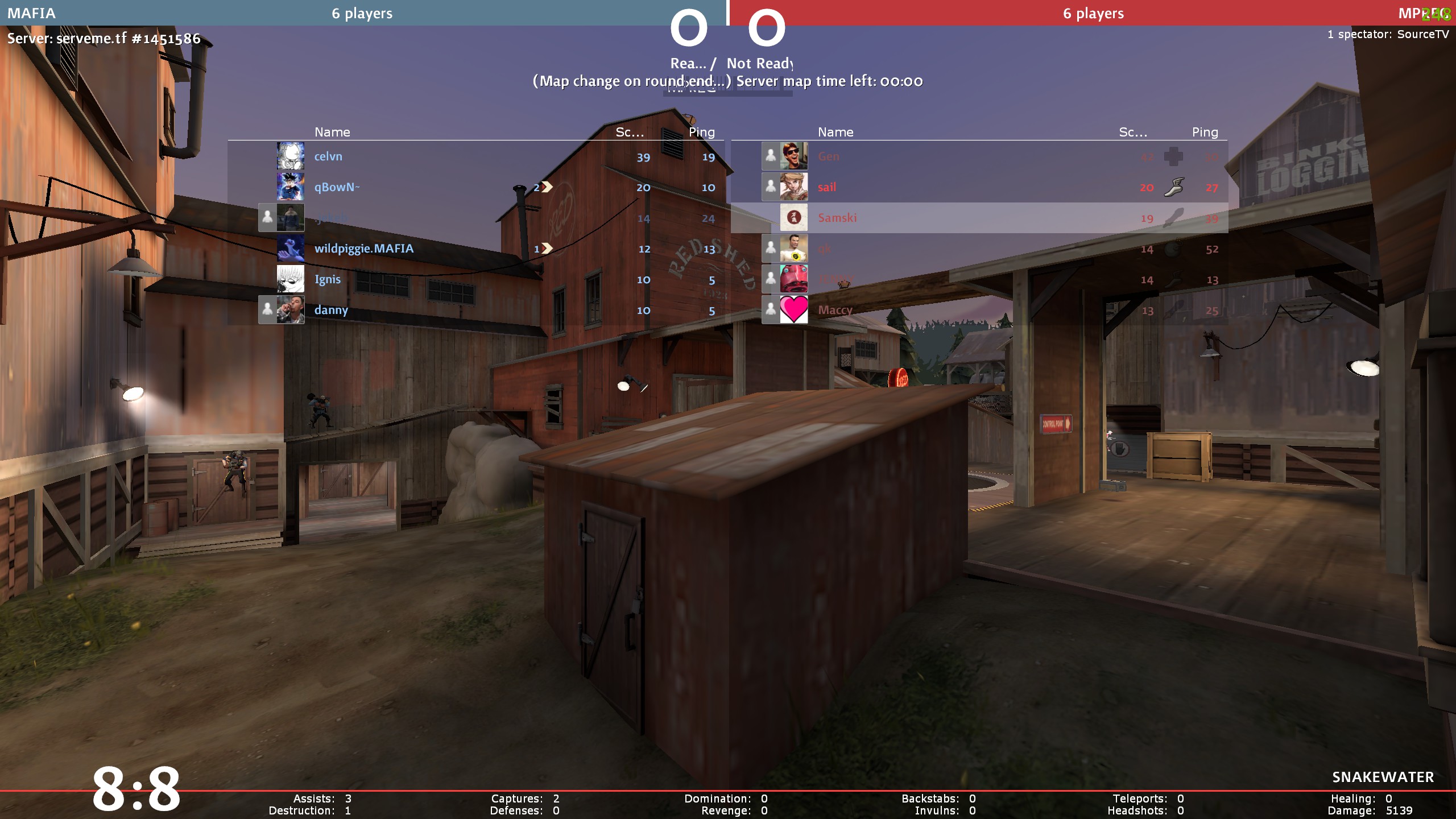Click the red-faced avatar above Maccy
Screen dimensions: 1456x819
tap(793, 279)
